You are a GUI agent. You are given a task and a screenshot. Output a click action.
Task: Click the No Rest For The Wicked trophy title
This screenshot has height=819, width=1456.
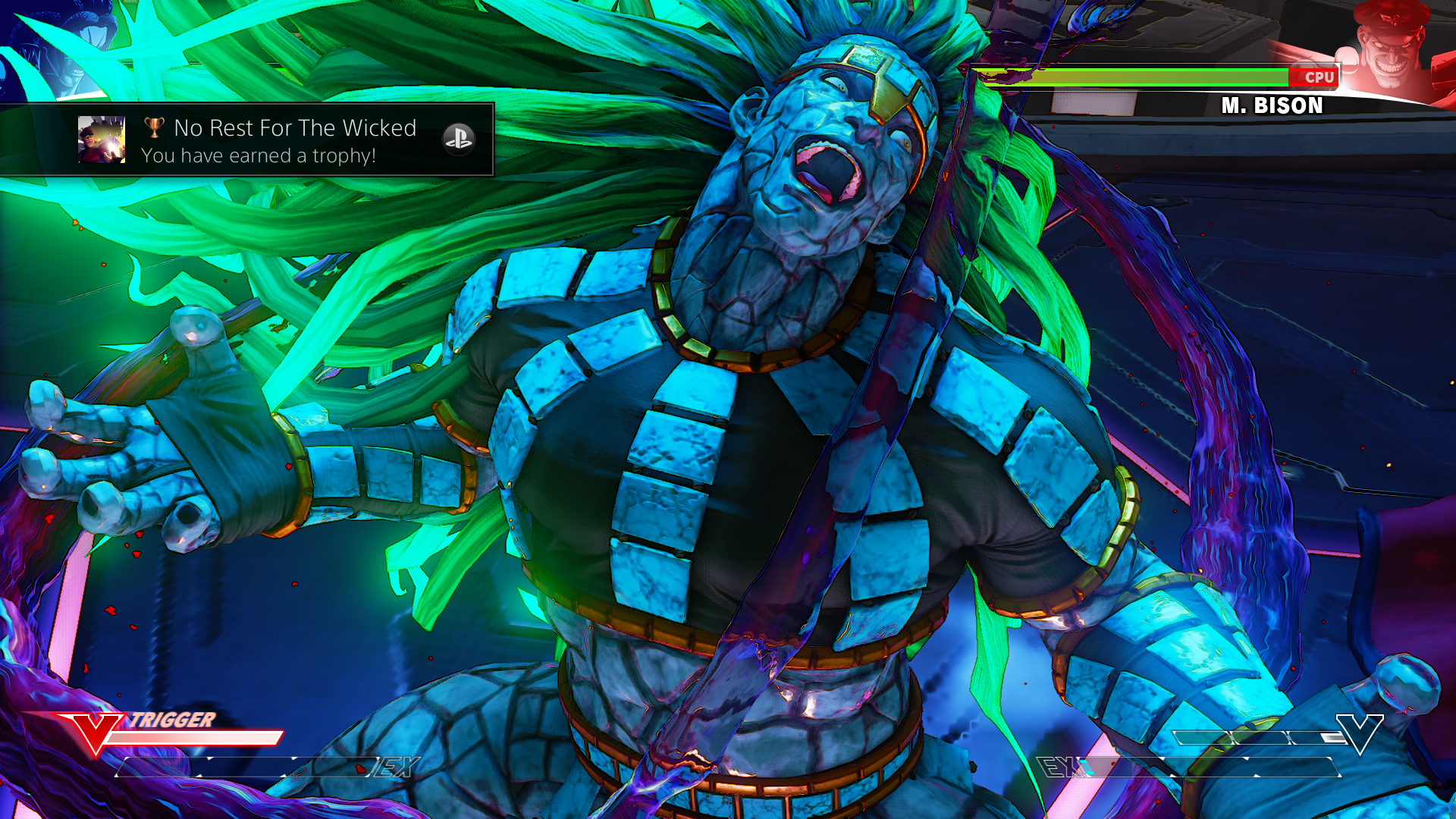(x=294, y=128)
